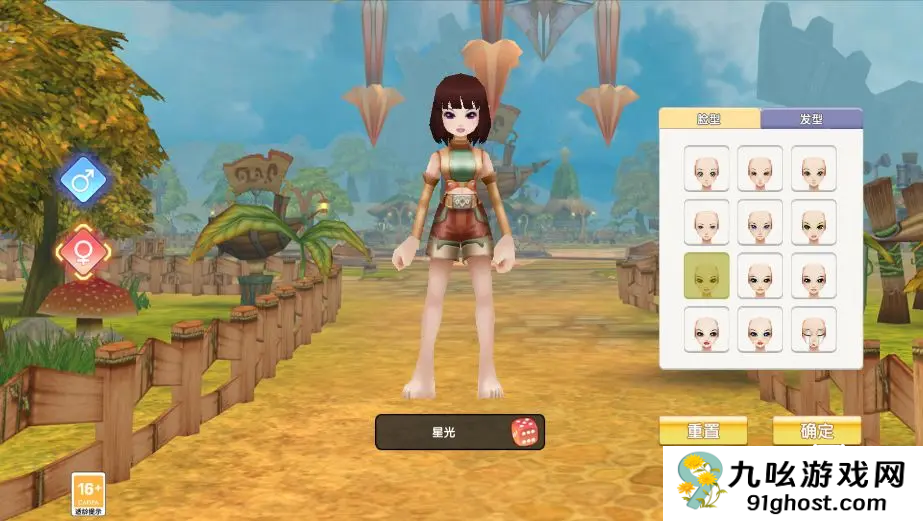Select the male gender icon

coord(83,181)
